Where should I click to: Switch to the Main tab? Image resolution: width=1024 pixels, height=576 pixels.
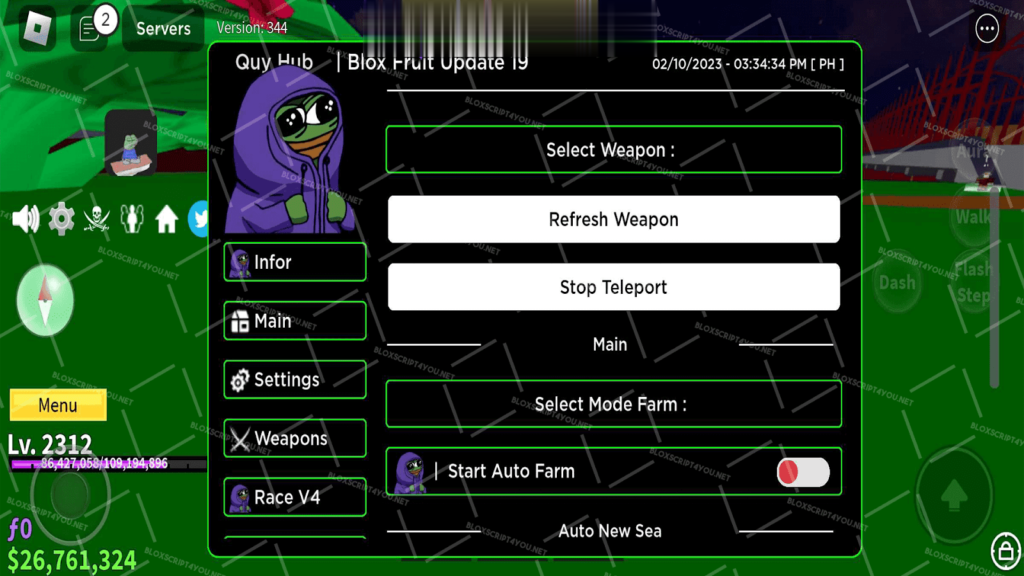click(x=295, y=321)
